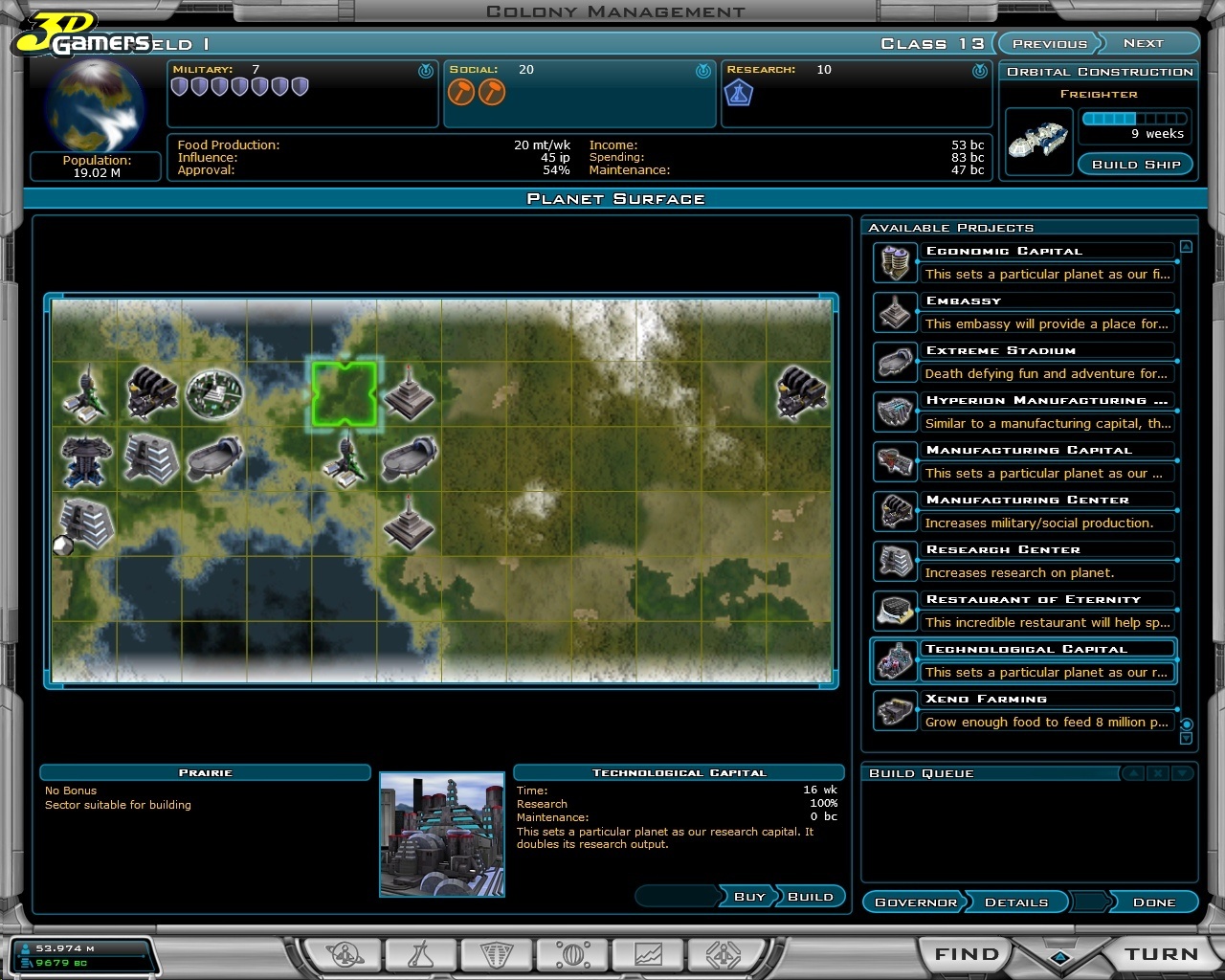
Task: Click the Build Queue up arrow
Action: [1133, 772]
